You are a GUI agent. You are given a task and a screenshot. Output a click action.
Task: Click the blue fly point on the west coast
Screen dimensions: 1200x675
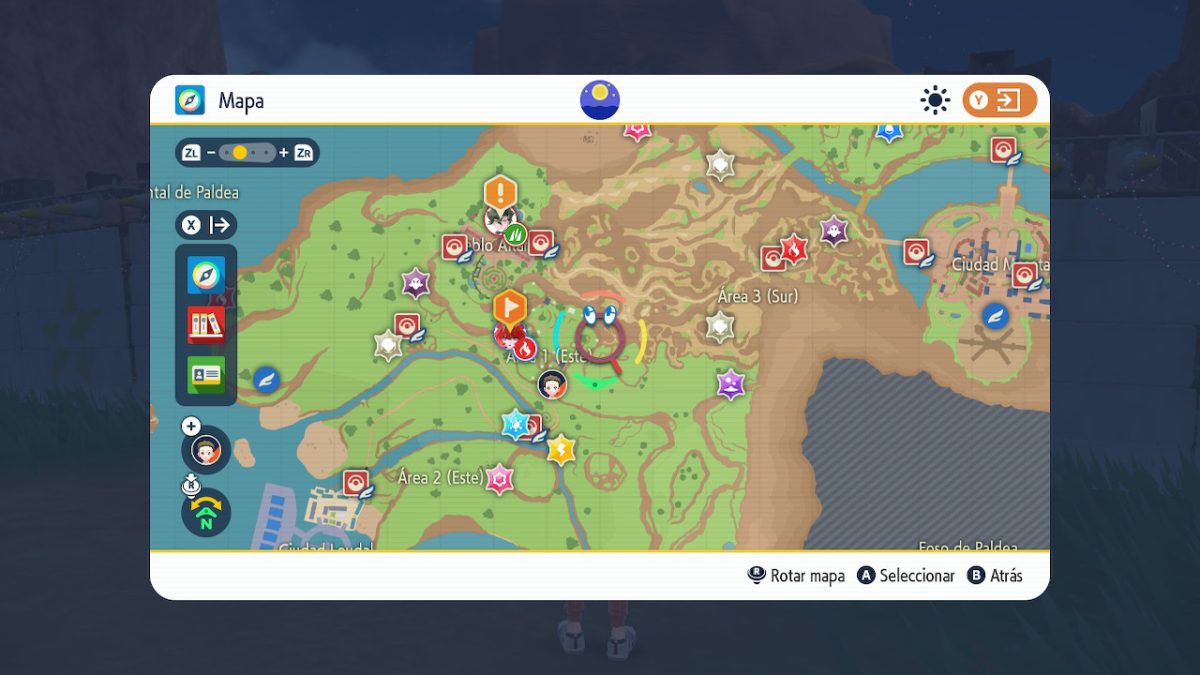[x=266, y=379]
